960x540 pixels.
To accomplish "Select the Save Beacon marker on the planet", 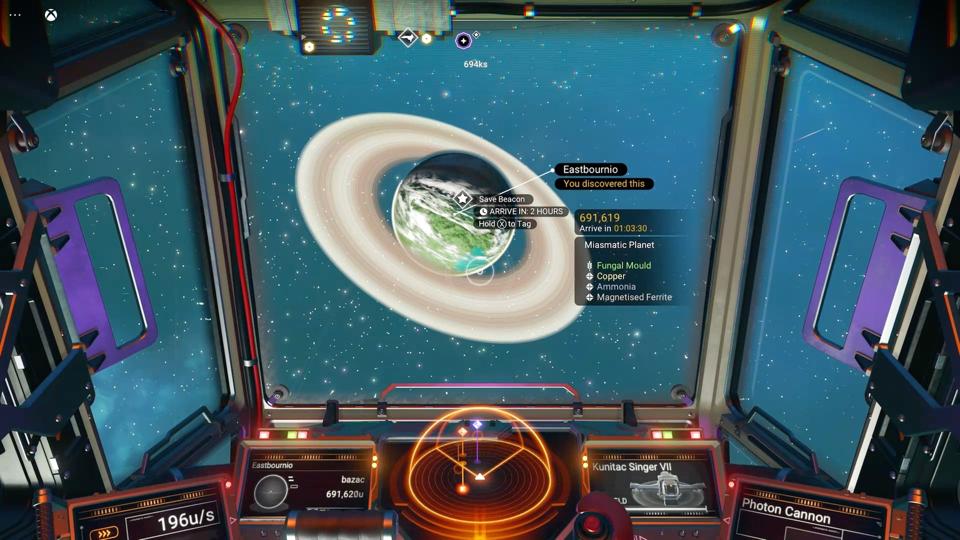I will [463, 199].
